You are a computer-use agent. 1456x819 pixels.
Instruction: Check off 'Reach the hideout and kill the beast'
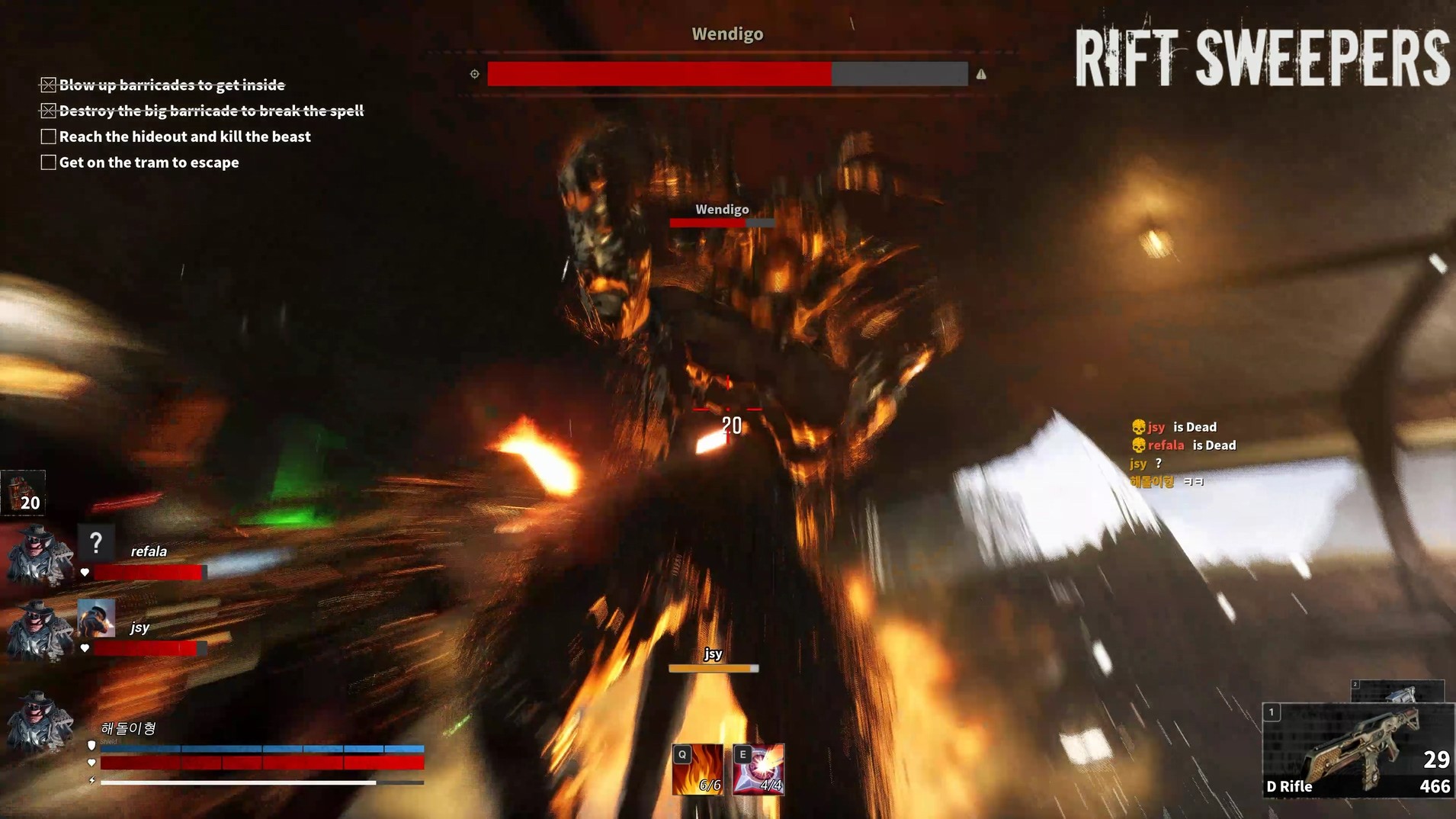[x=48, y=136]
